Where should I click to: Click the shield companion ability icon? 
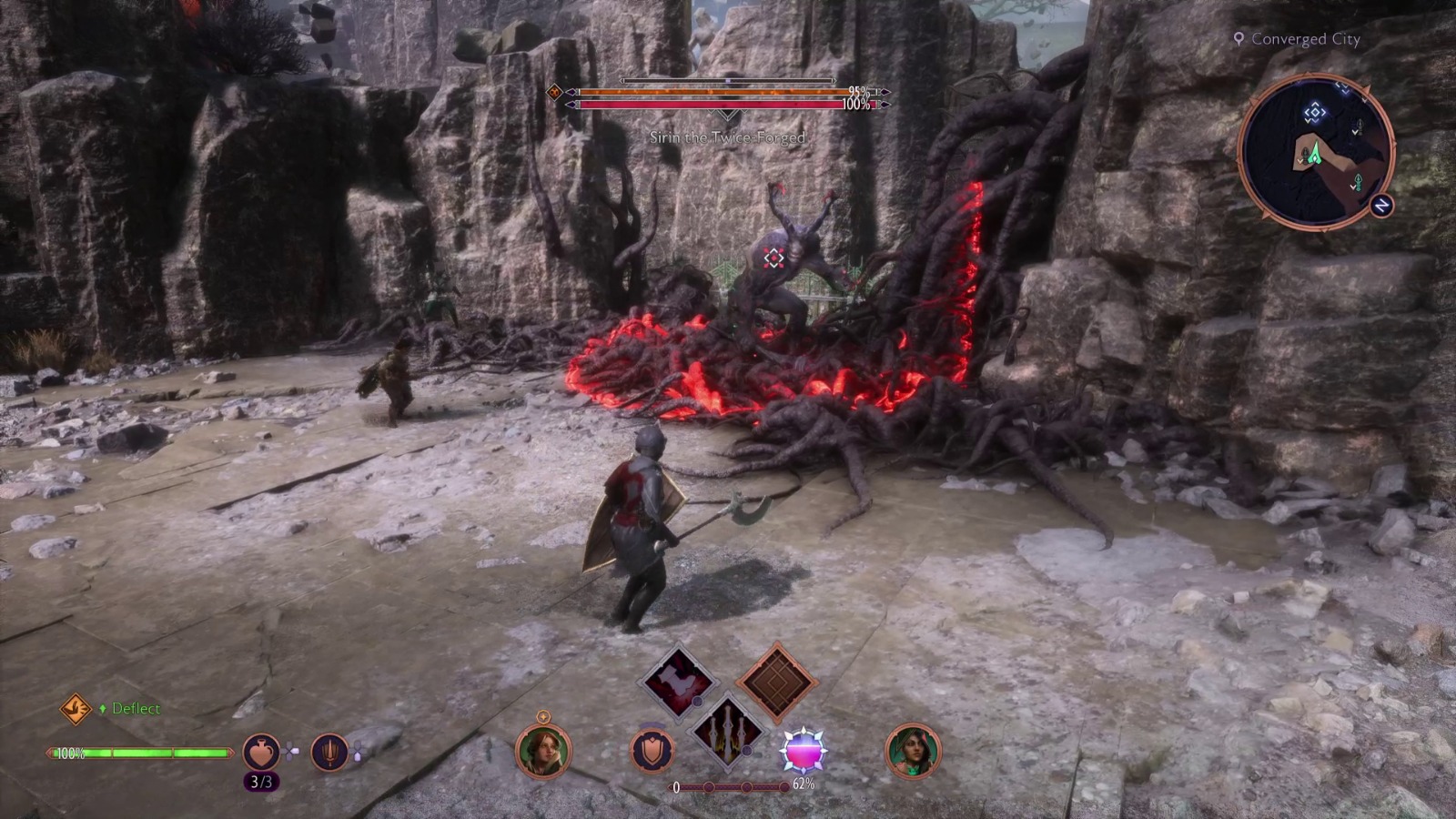651,751
